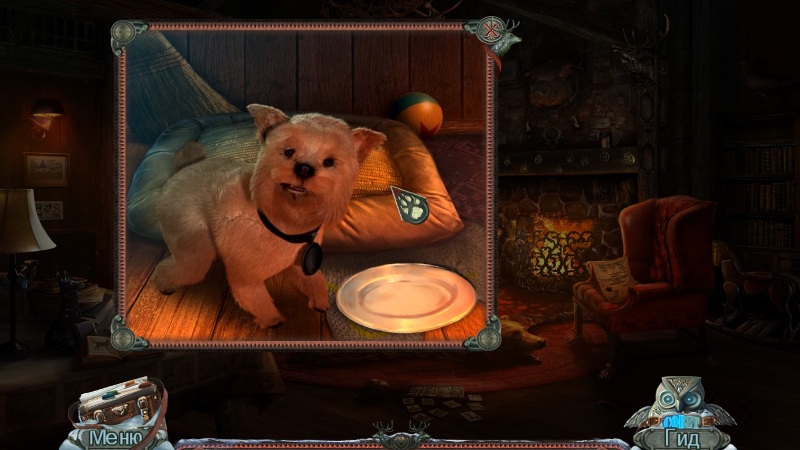The image size is (800, 450).
Task: Expand the inventory panel's antler emblem
Action: [x=402, y=437]
